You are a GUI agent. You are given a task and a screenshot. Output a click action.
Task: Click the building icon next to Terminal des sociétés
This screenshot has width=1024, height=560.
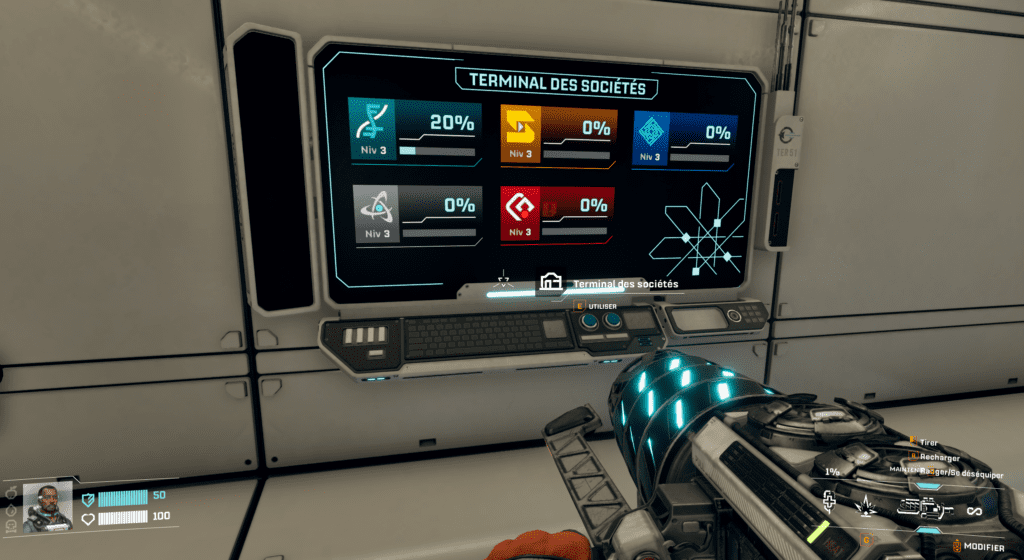click(549, 283)
